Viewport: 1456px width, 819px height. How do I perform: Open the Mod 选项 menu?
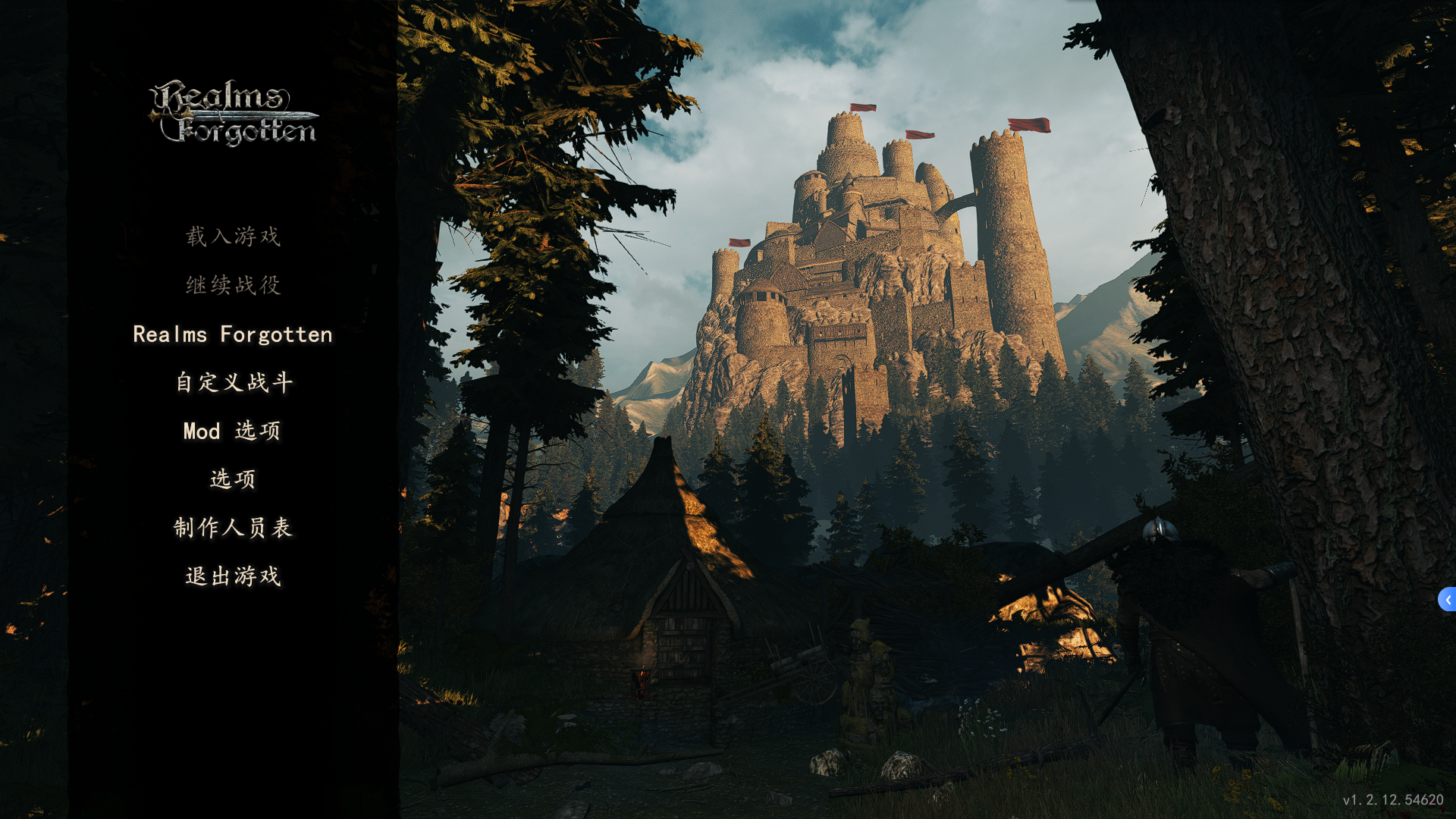point(233,431)
